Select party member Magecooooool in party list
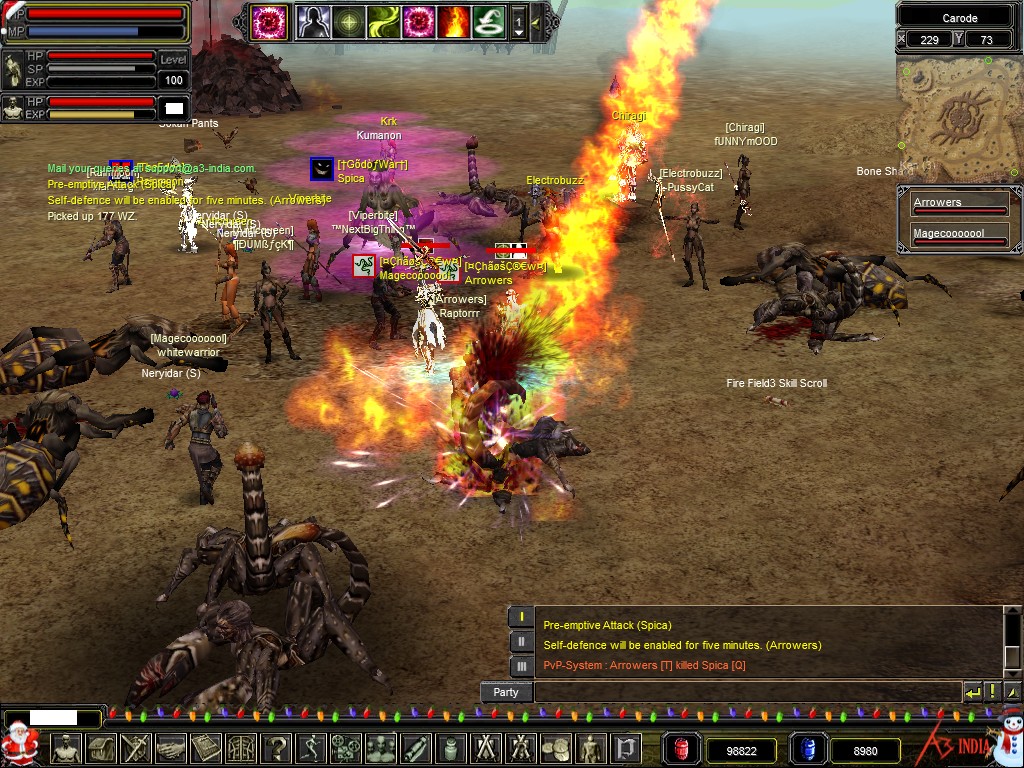The image size is (1024, 768). [x=958, y=236]
